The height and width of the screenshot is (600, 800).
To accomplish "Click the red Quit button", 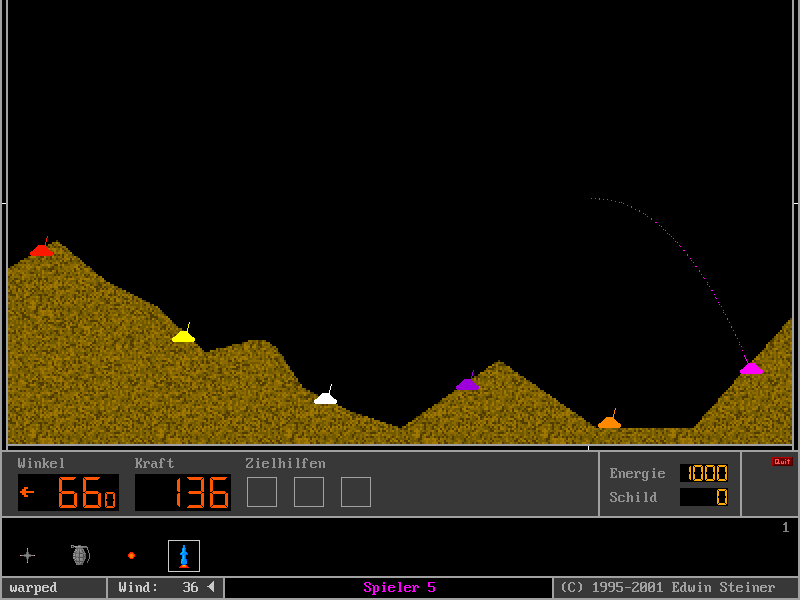I will 781,462.
